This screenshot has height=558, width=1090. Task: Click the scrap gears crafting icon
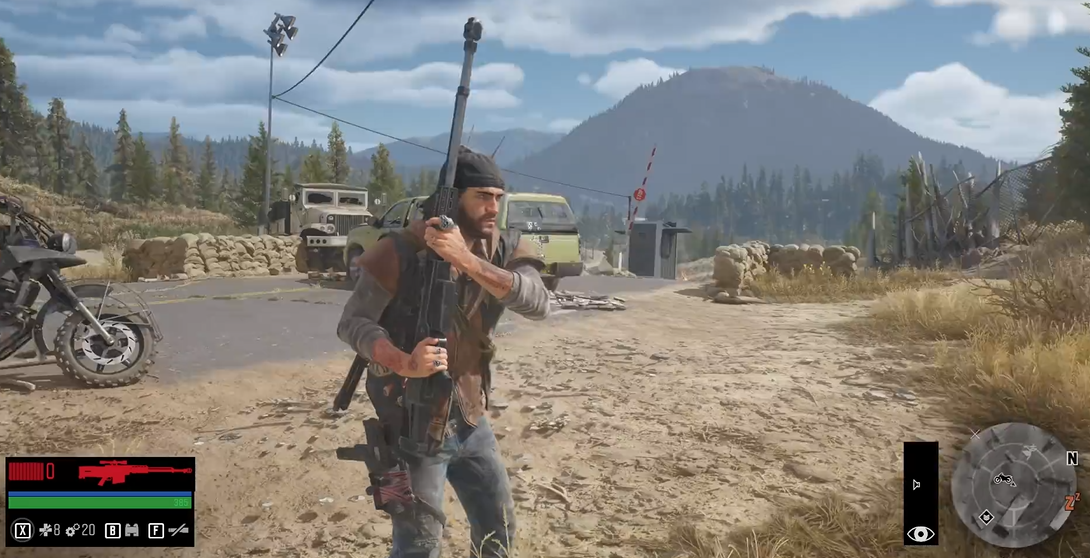coord(72,530)
